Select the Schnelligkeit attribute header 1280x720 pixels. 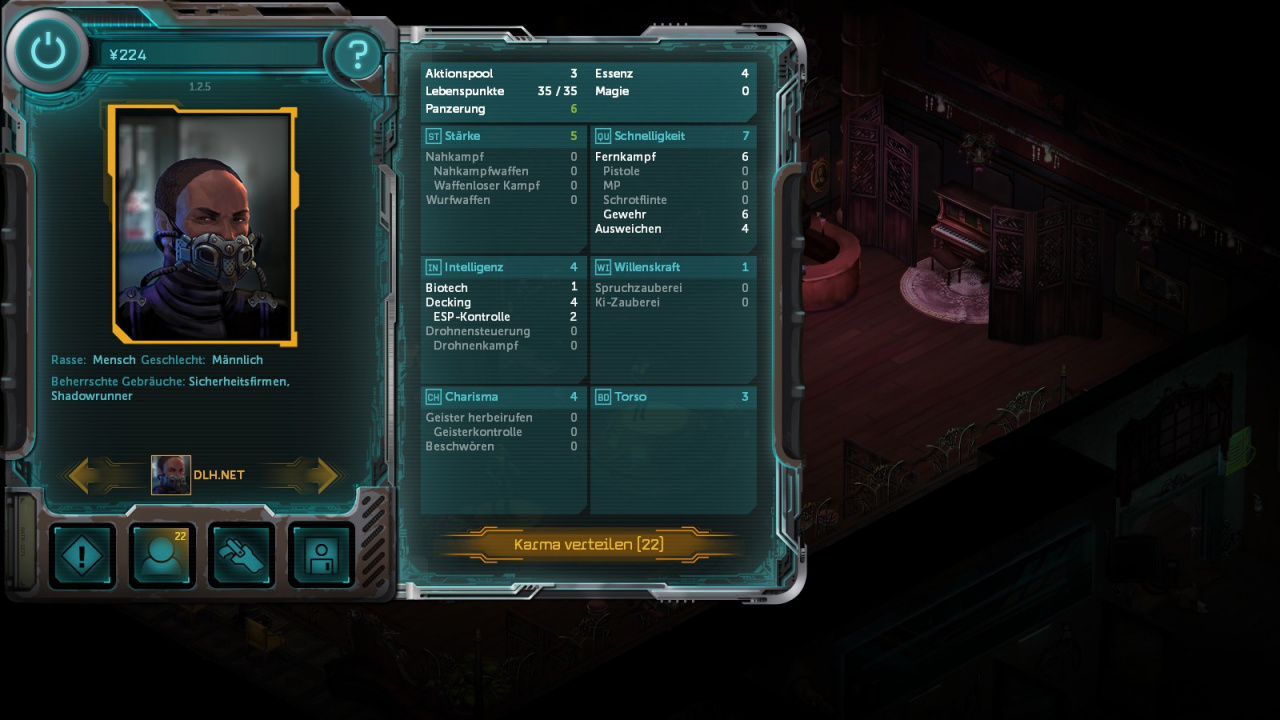point(672,136)
